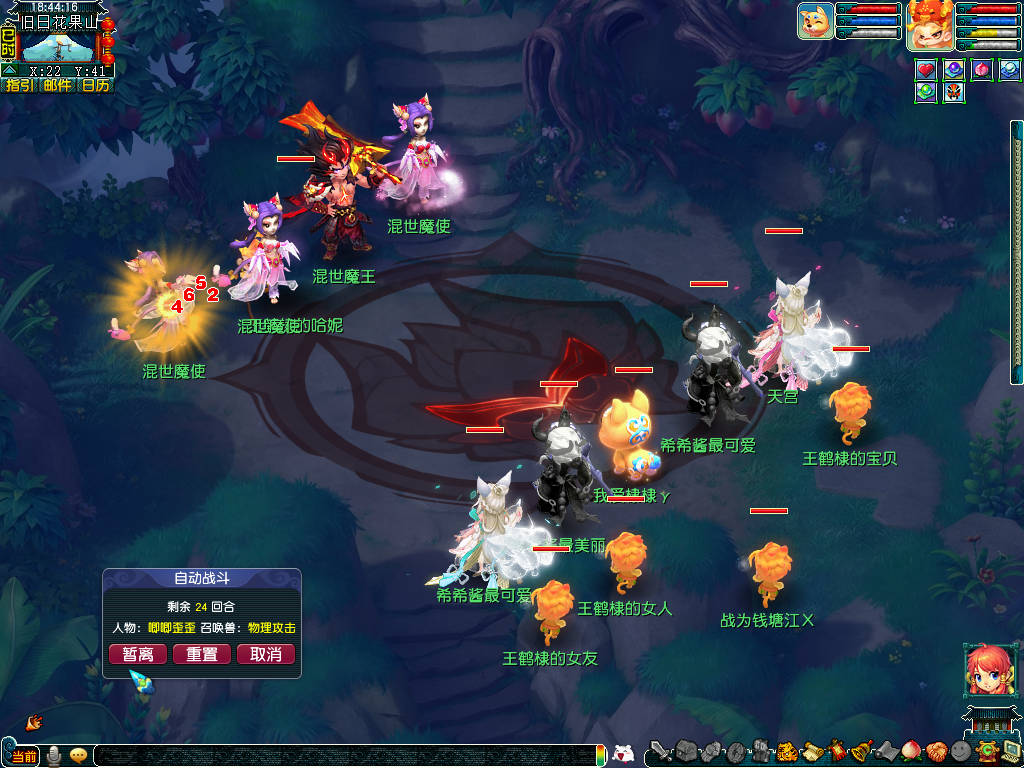Viewport: 1024px width, 768px height.
Task: Open the 指引 guide tab
Action: [20, 85]
